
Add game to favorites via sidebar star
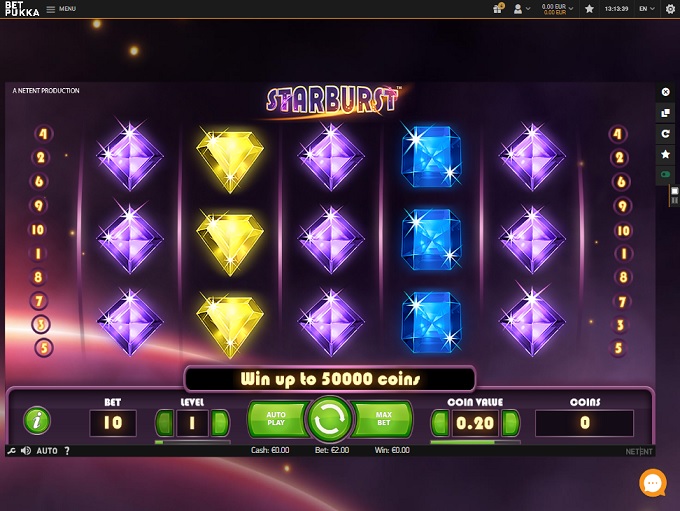click(666, 154)
